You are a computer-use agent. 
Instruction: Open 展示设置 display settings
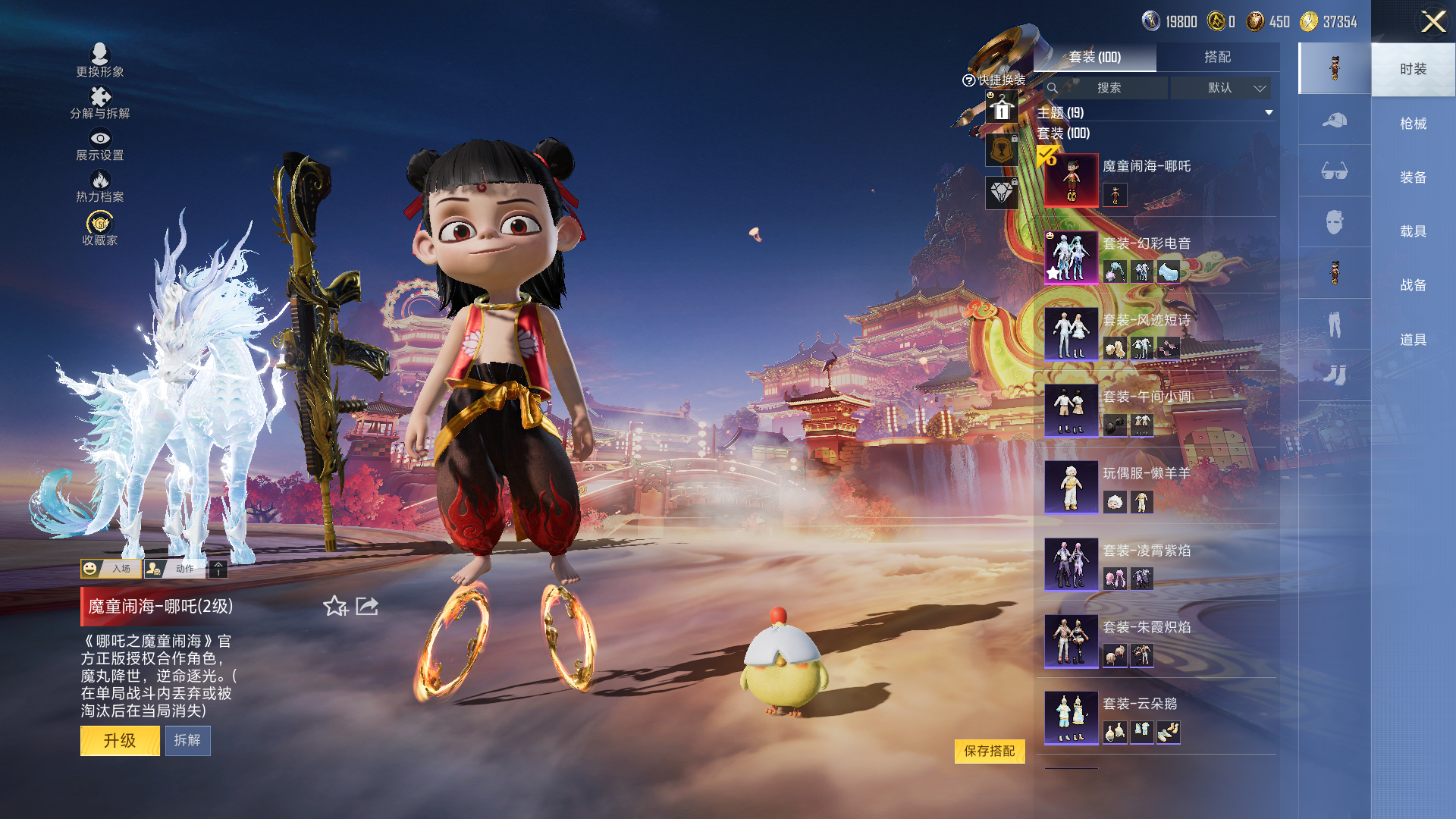click(100, 145)
